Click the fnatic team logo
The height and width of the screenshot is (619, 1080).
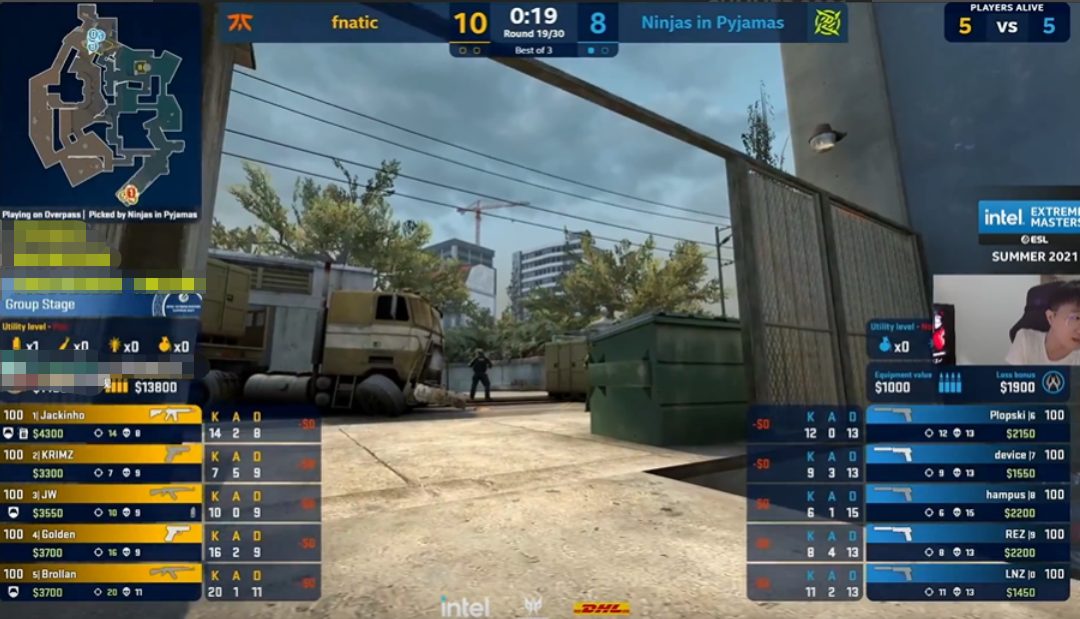[x=240, y=22]
